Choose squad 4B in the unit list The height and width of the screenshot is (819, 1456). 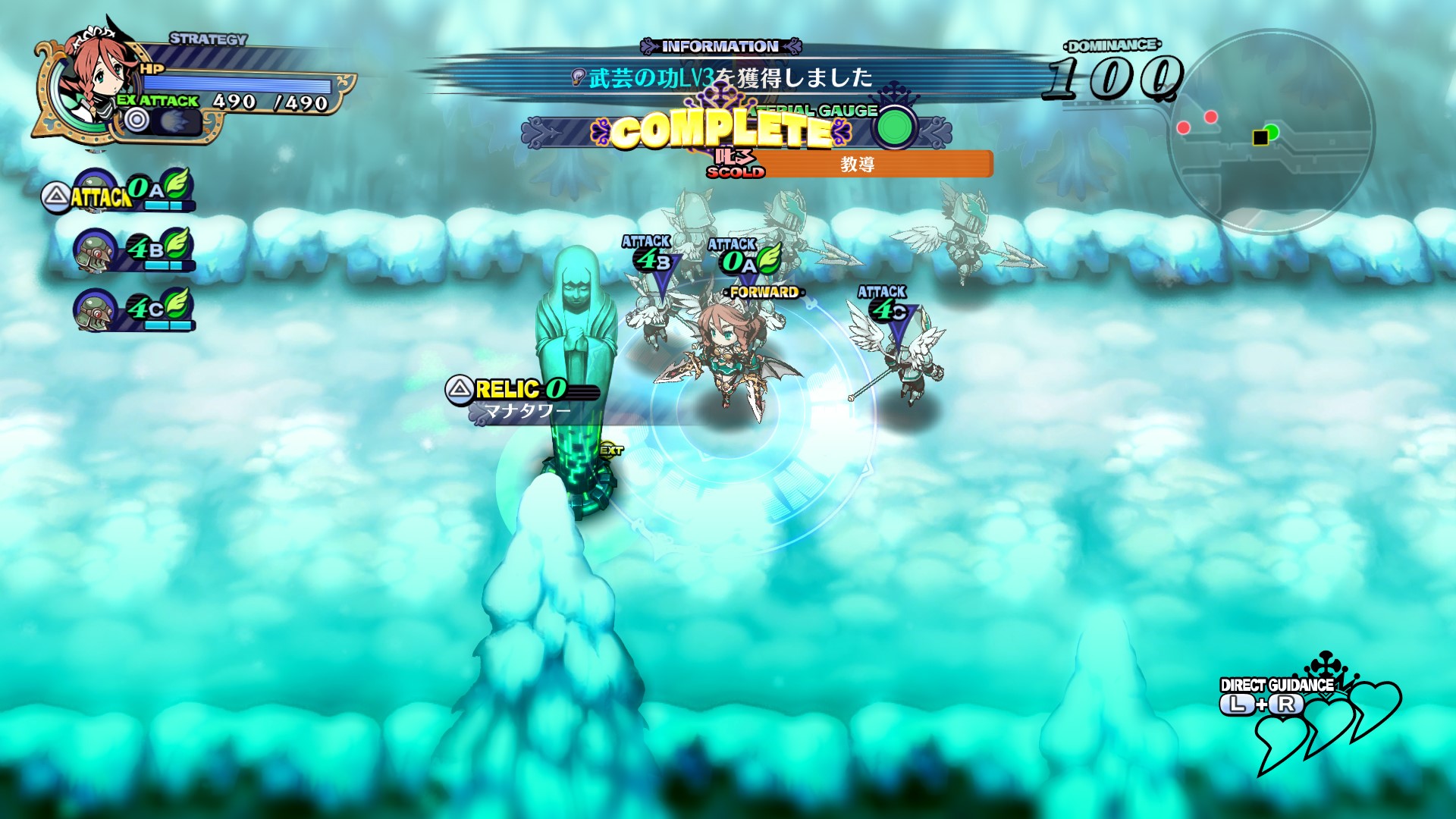pos(135,250)
